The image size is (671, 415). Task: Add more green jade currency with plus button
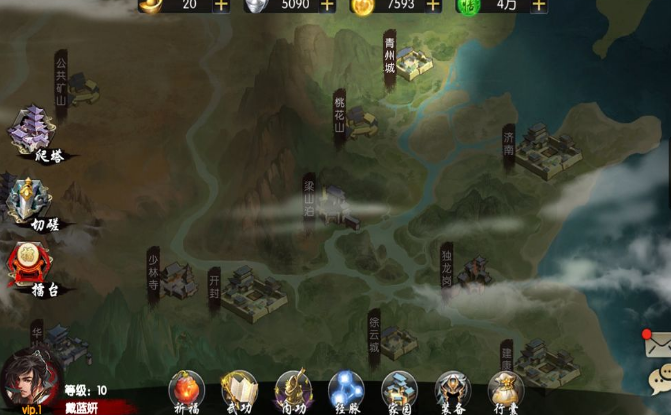coord(539,5)
